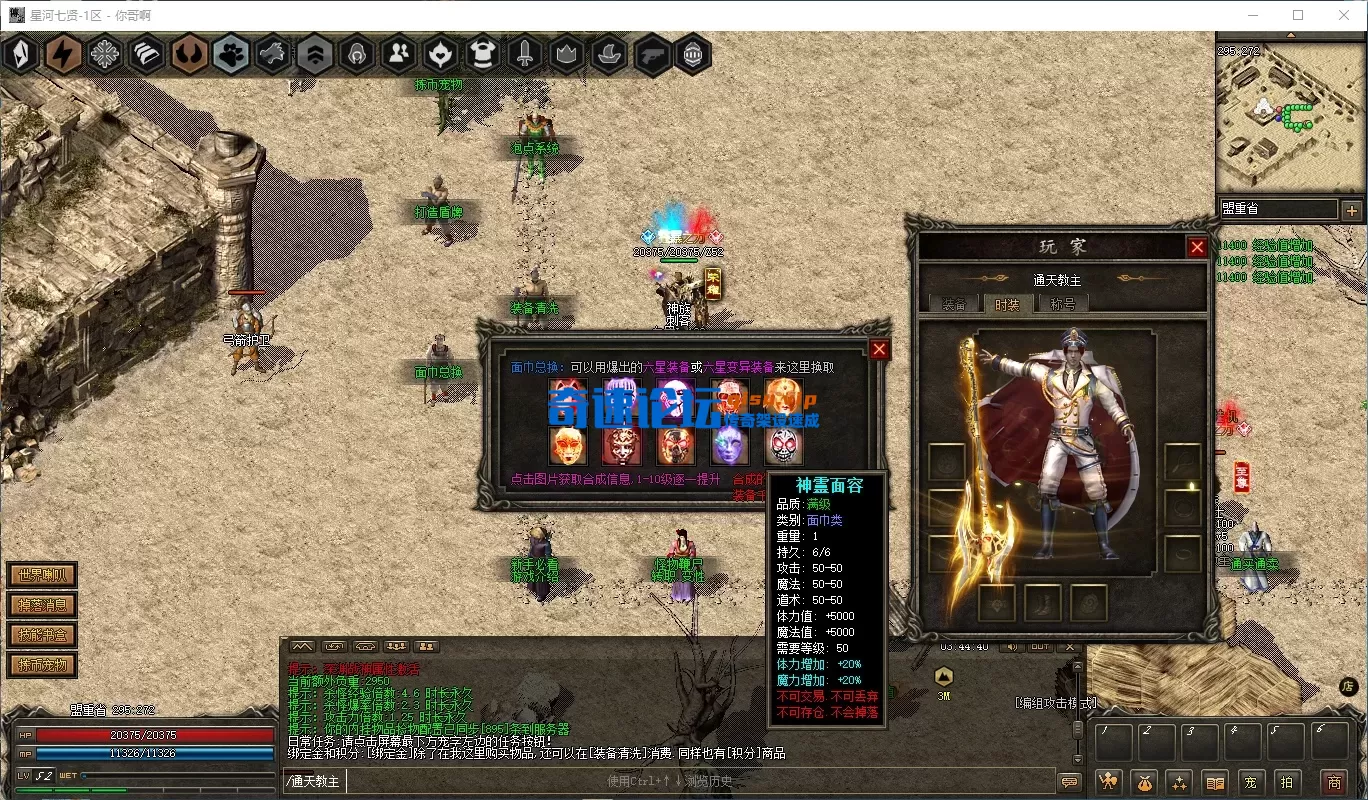1368x800 pixels.
Task: Open the character equipment icon
Action: pos(1108,782)
